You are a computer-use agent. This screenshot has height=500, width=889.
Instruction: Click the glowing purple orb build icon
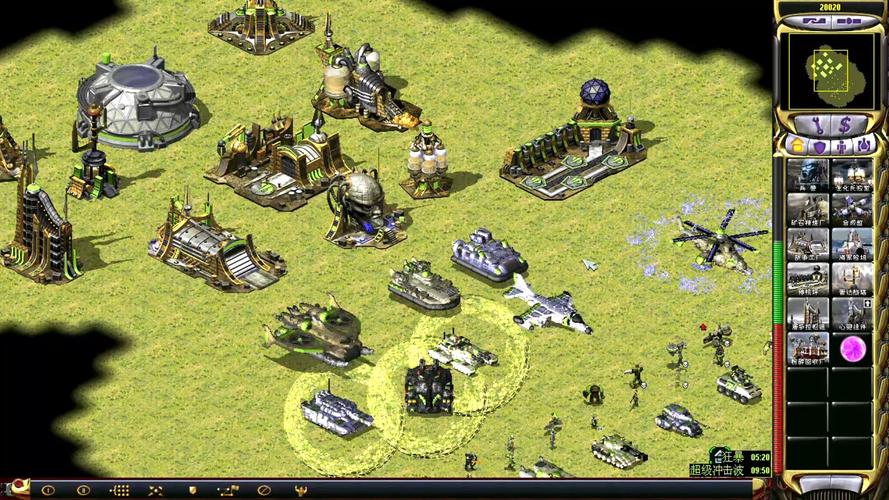coord(852,348)
